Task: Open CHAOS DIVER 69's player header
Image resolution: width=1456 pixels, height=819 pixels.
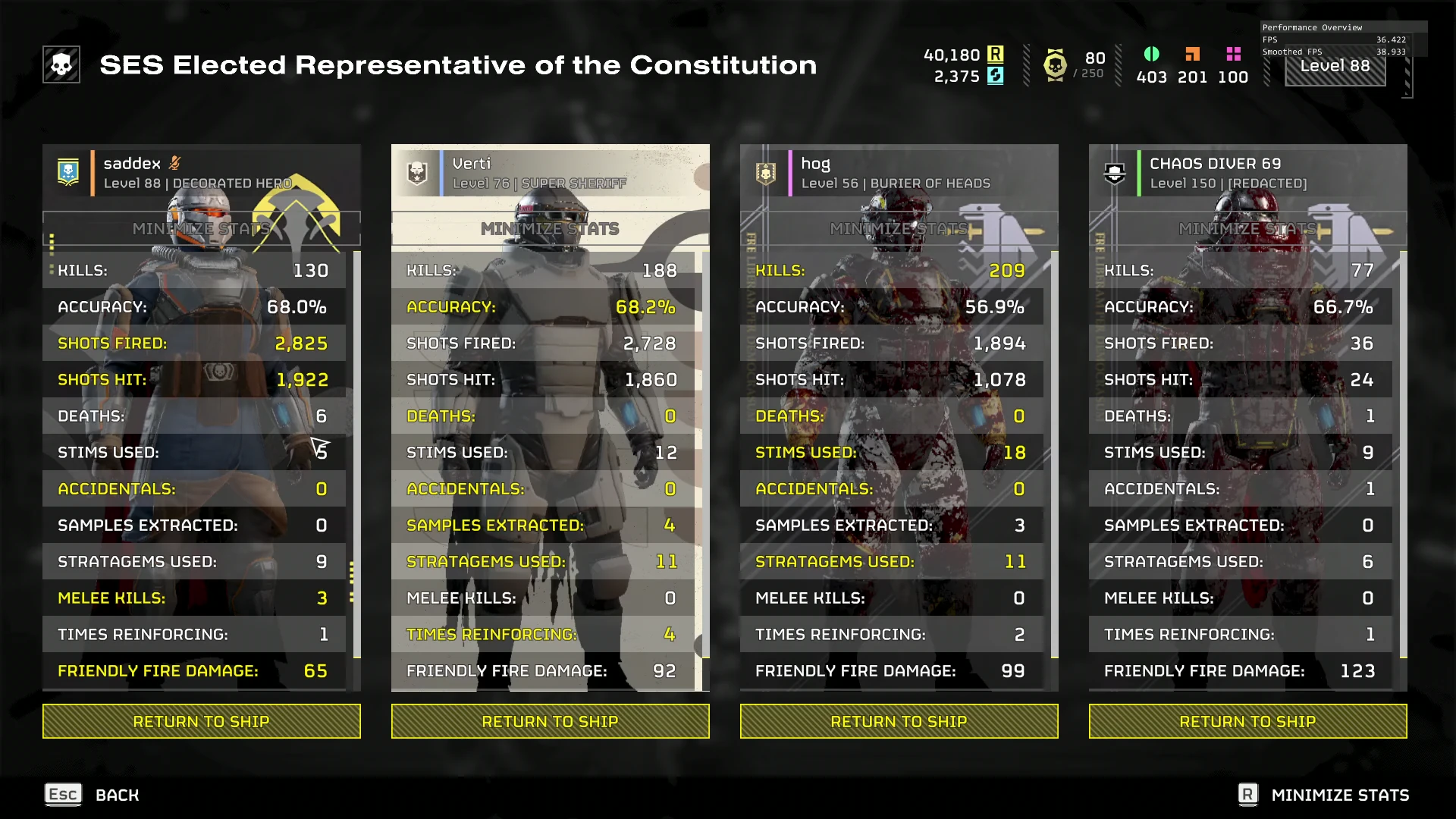Action: tap(1247, 174)
